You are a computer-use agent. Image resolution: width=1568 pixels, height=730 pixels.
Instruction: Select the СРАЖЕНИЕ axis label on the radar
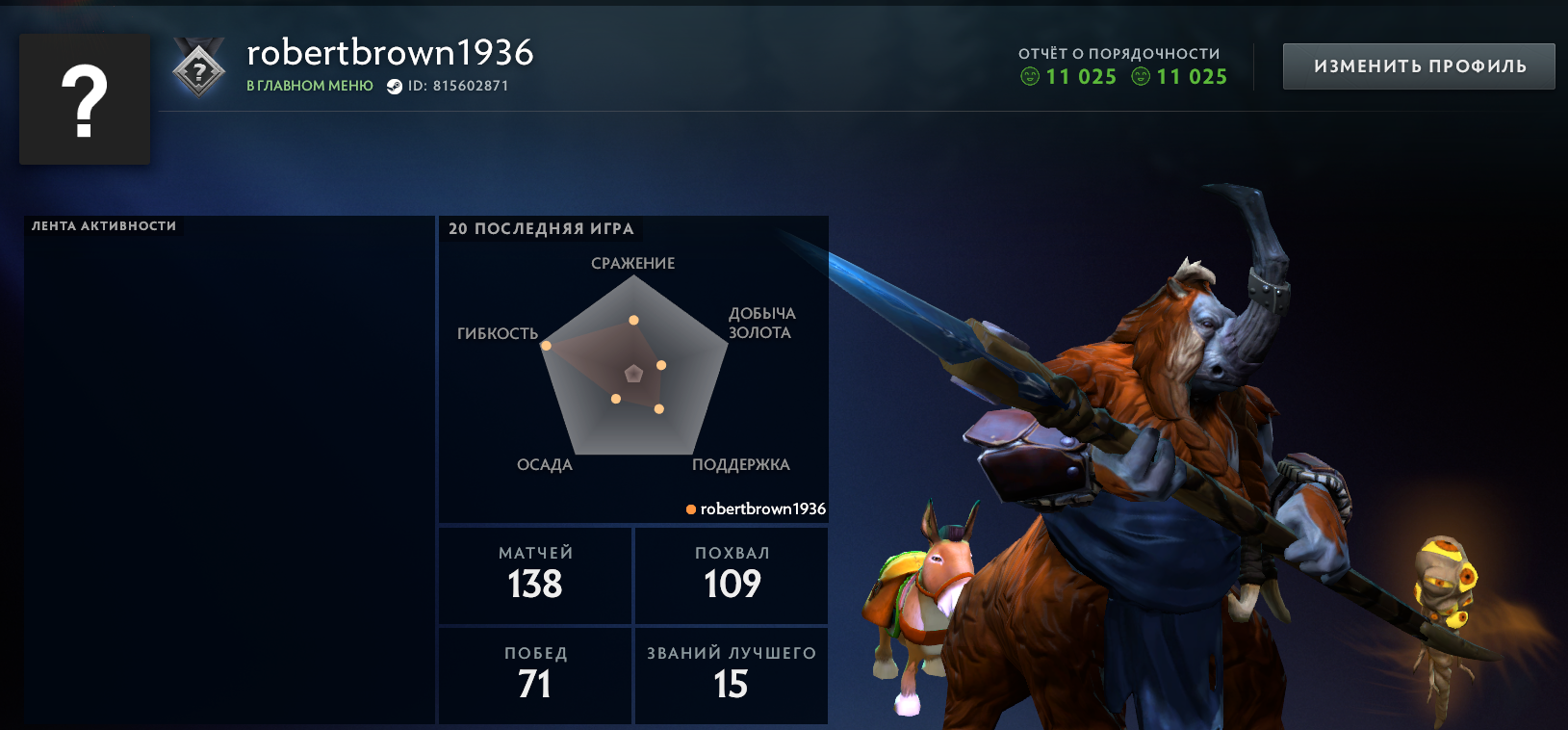click(632, 263)
